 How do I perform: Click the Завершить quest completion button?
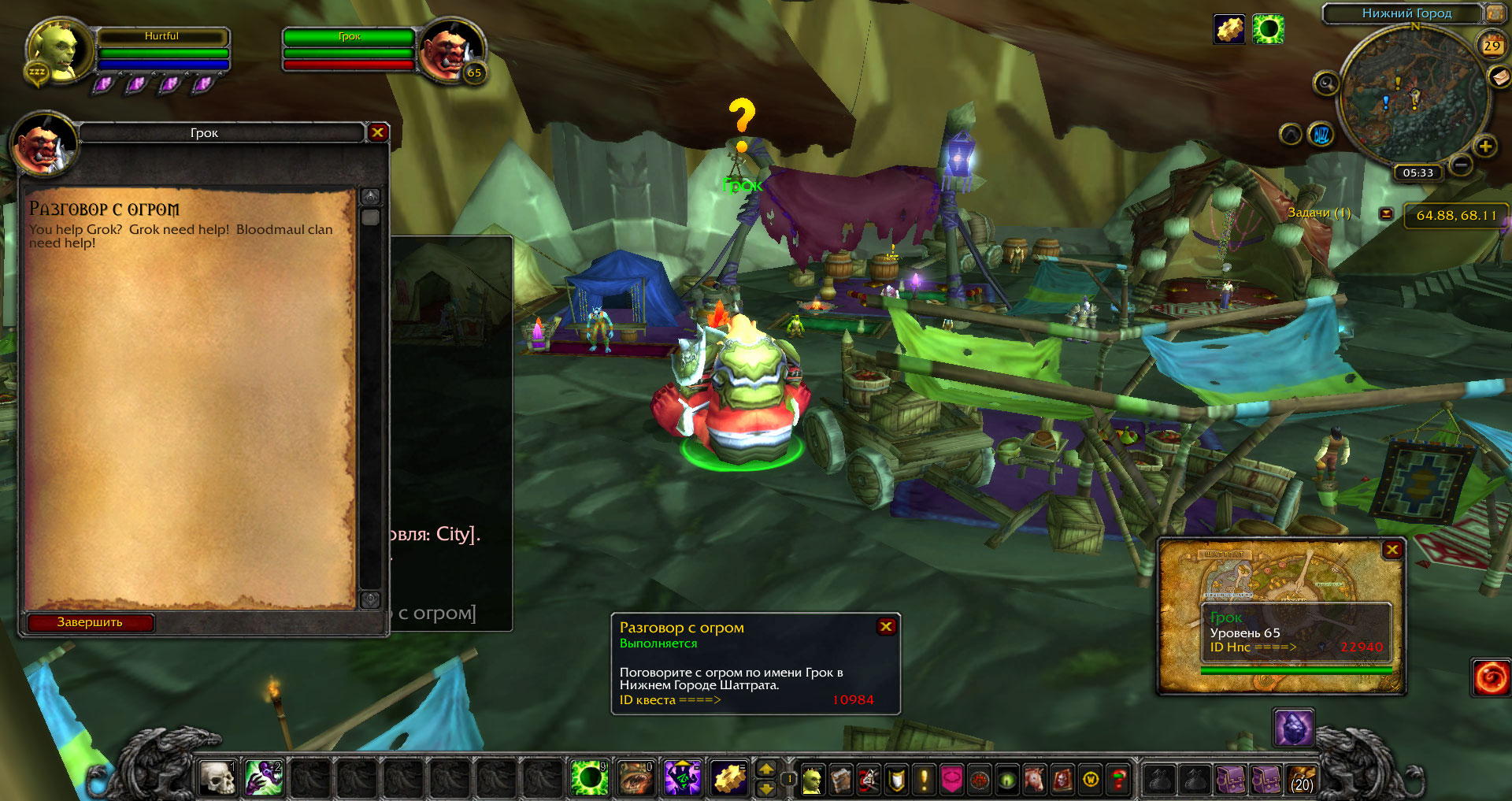coord(90,622)
